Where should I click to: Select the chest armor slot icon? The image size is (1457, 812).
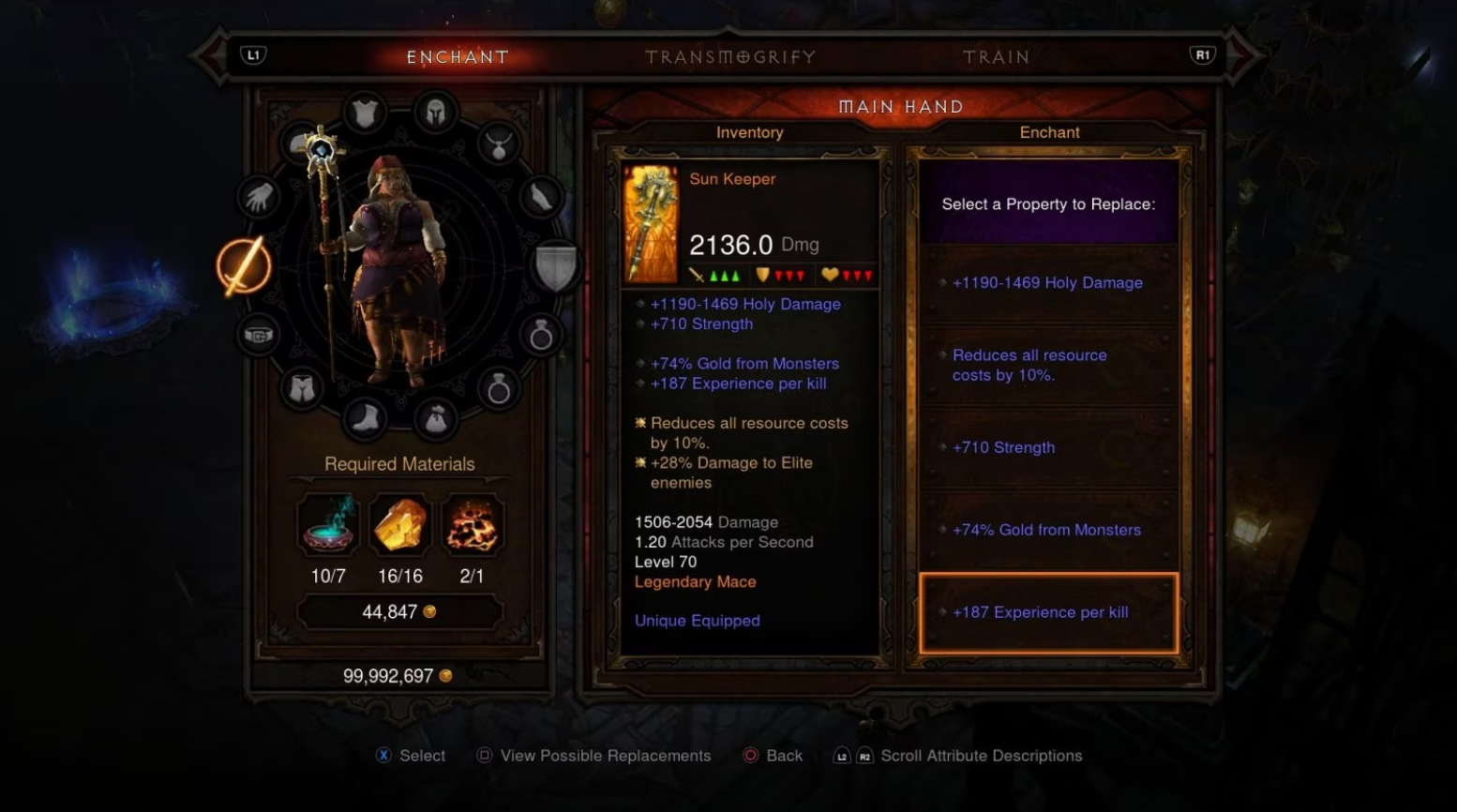tap(364, 112)
